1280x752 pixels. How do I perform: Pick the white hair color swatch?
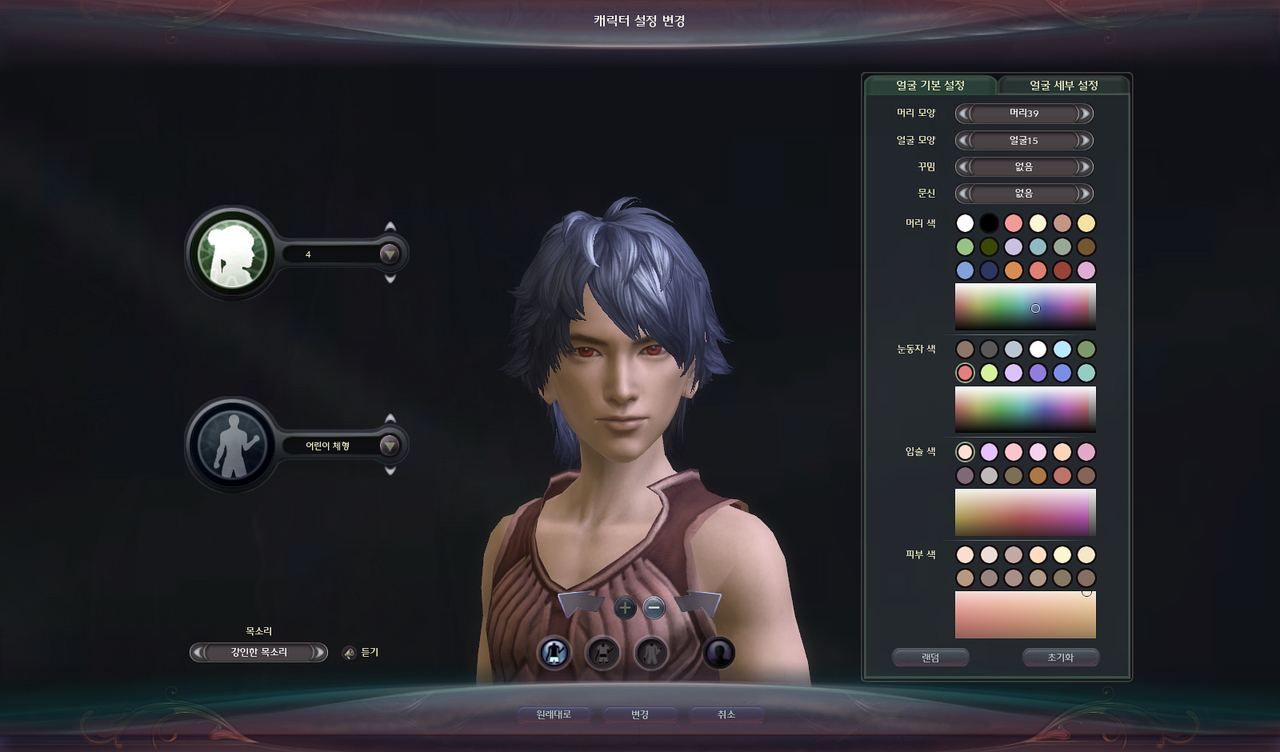(x=965, y=223)
